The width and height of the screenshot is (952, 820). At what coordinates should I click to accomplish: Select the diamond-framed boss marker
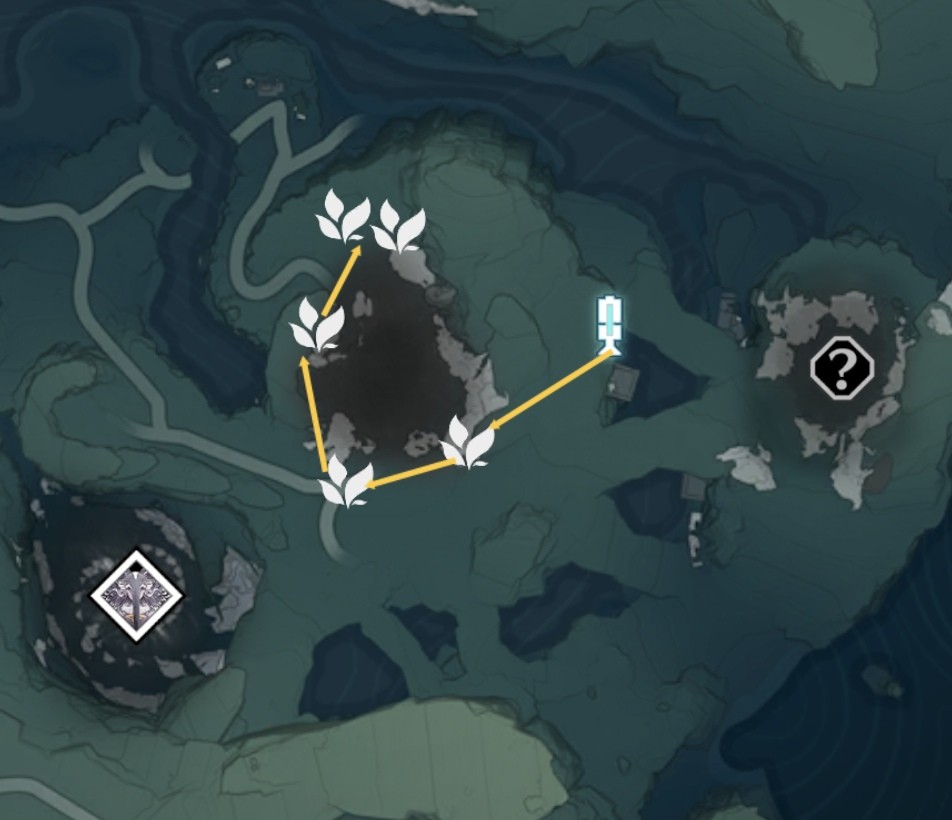tap(137, 595)
